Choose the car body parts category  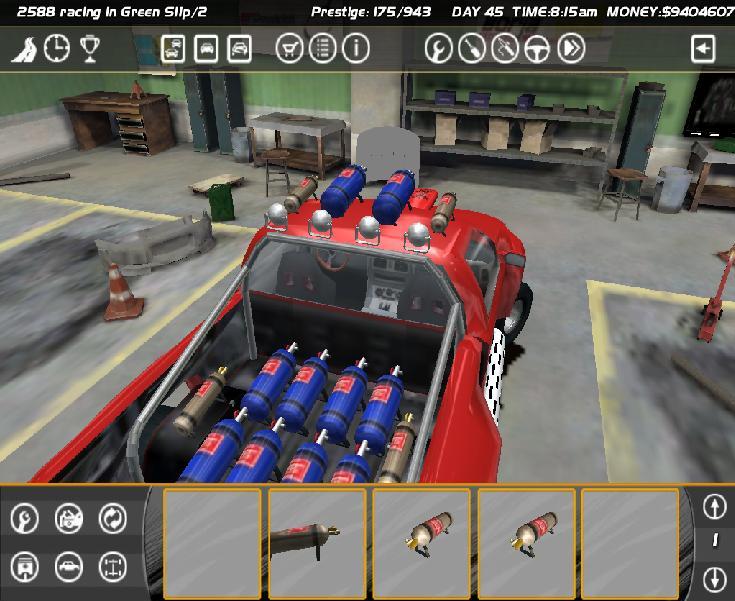point(69,567)
